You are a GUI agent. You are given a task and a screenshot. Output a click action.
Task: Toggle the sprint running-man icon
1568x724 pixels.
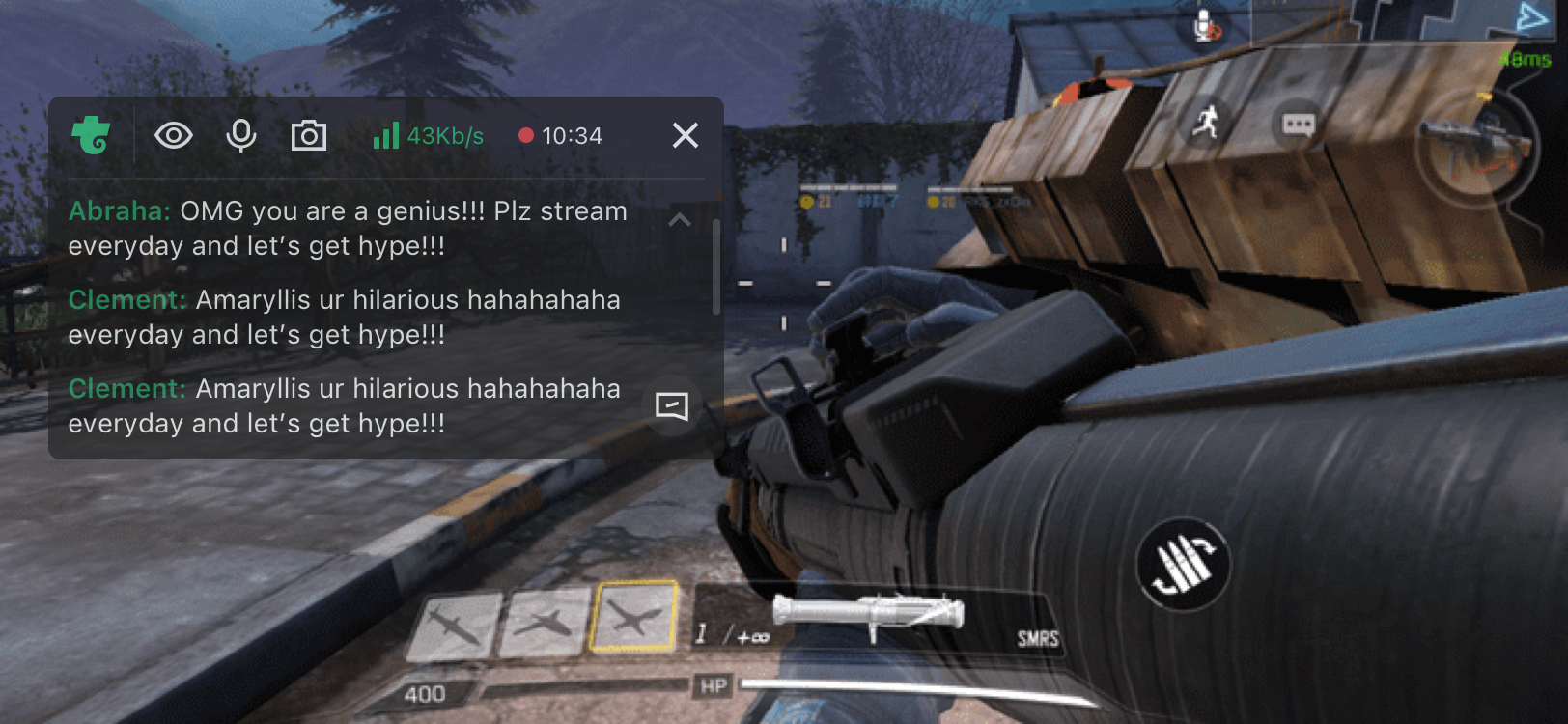1204,123
